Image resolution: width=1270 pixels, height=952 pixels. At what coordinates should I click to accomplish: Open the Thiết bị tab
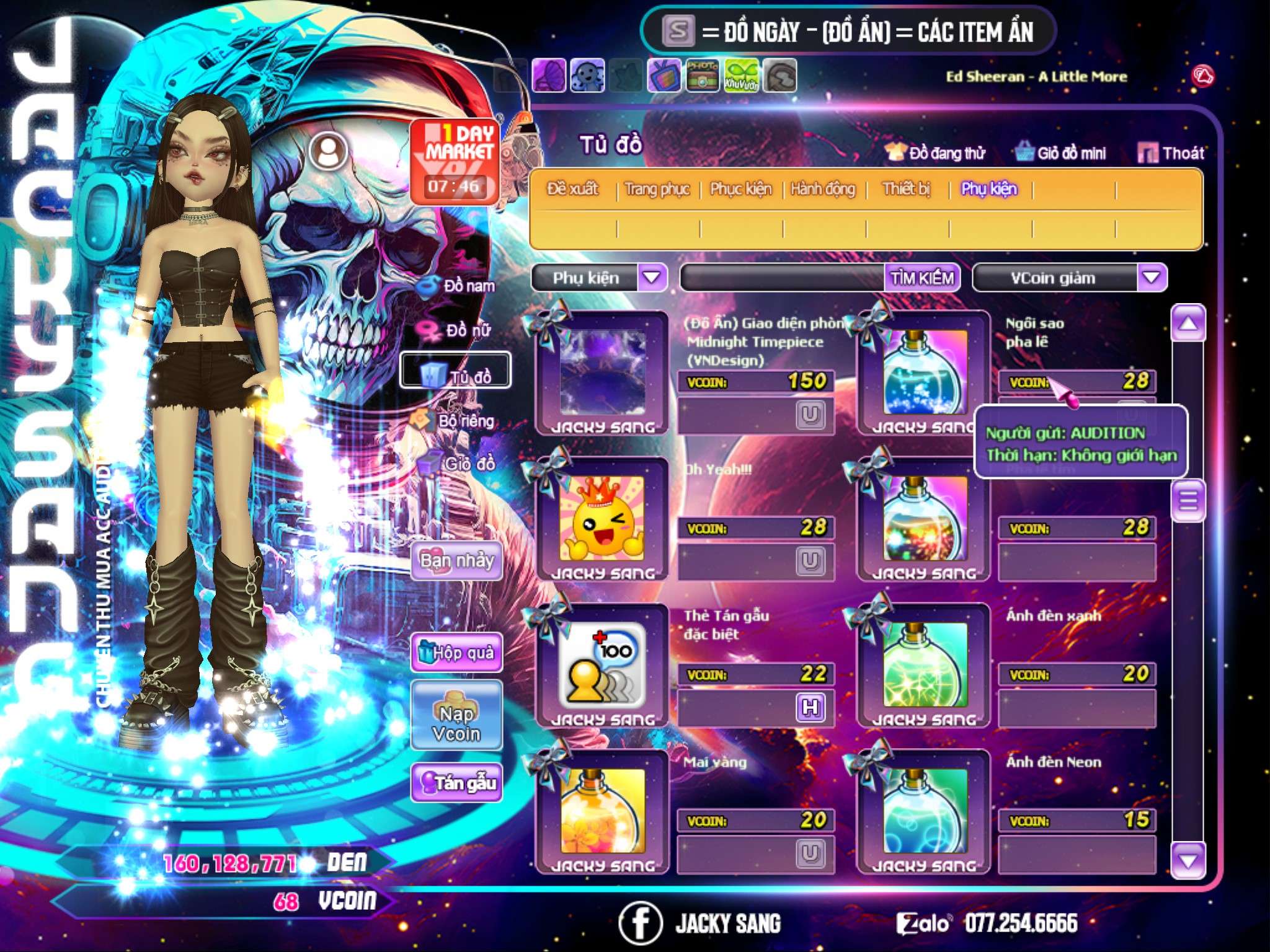[906, 189]
